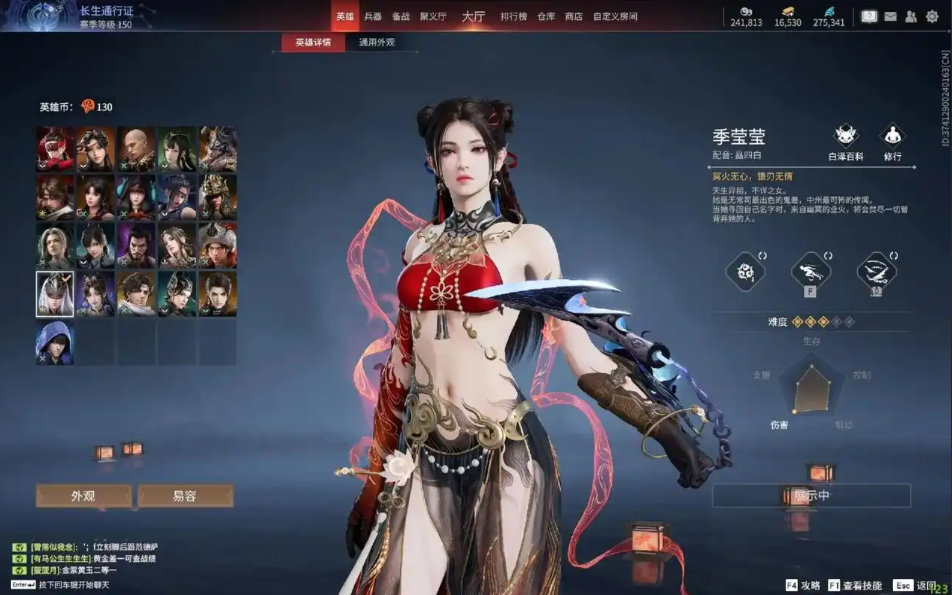Go to the 大厅 lobby
The image size is (952, 595).
(473, 17)
